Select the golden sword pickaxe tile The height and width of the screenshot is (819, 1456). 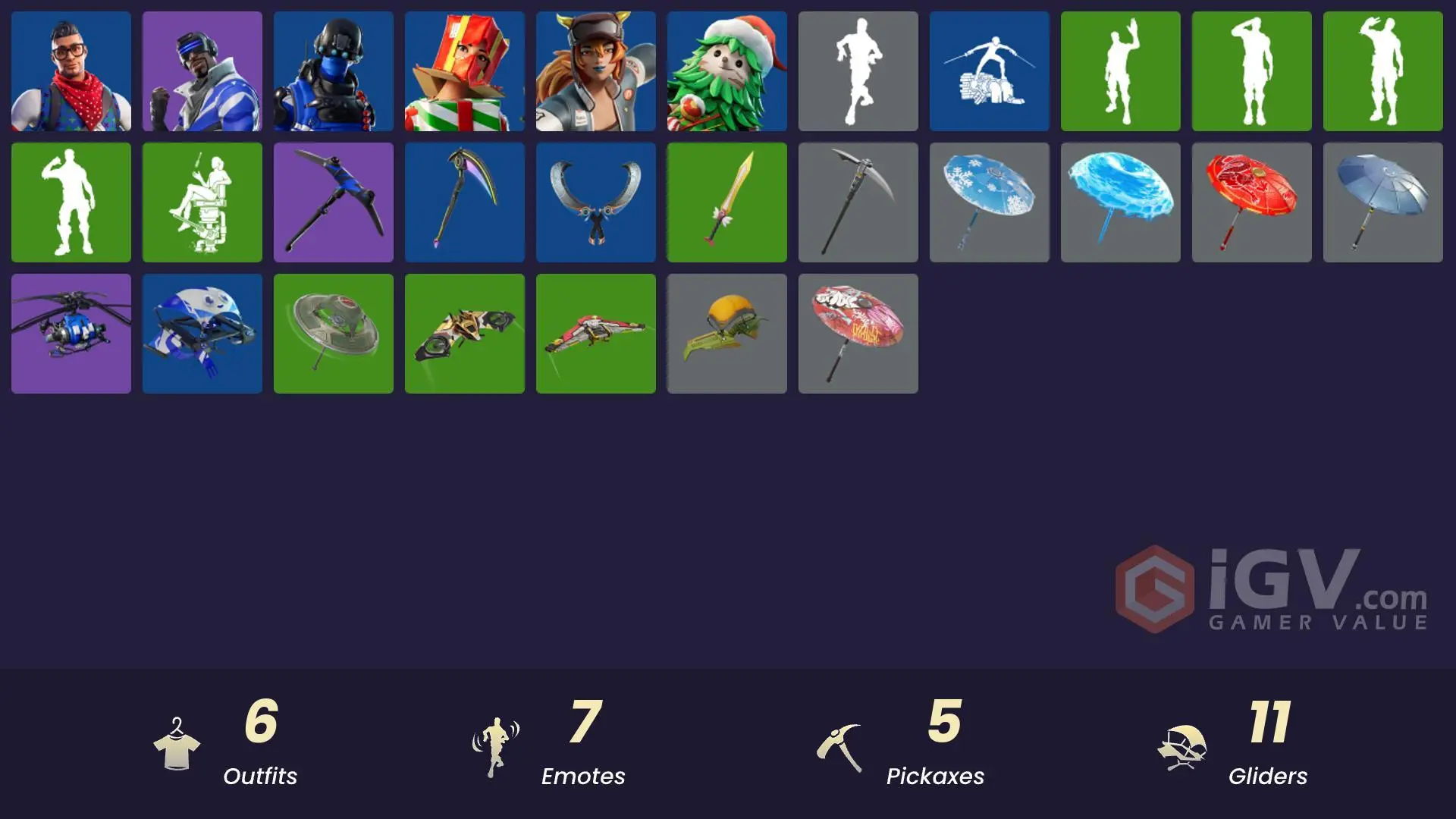coord(726,202)
